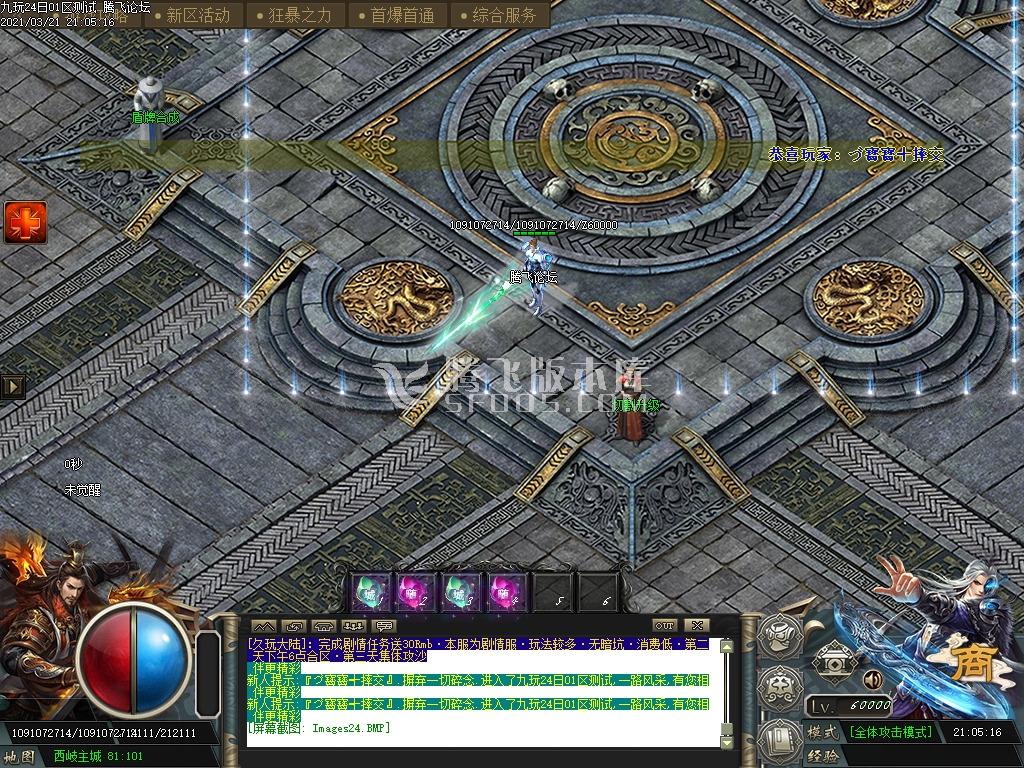Click the chat OUT button
Image resolution: width=1024 pixels, height=768 pixels.
click(x=664, y=626)
